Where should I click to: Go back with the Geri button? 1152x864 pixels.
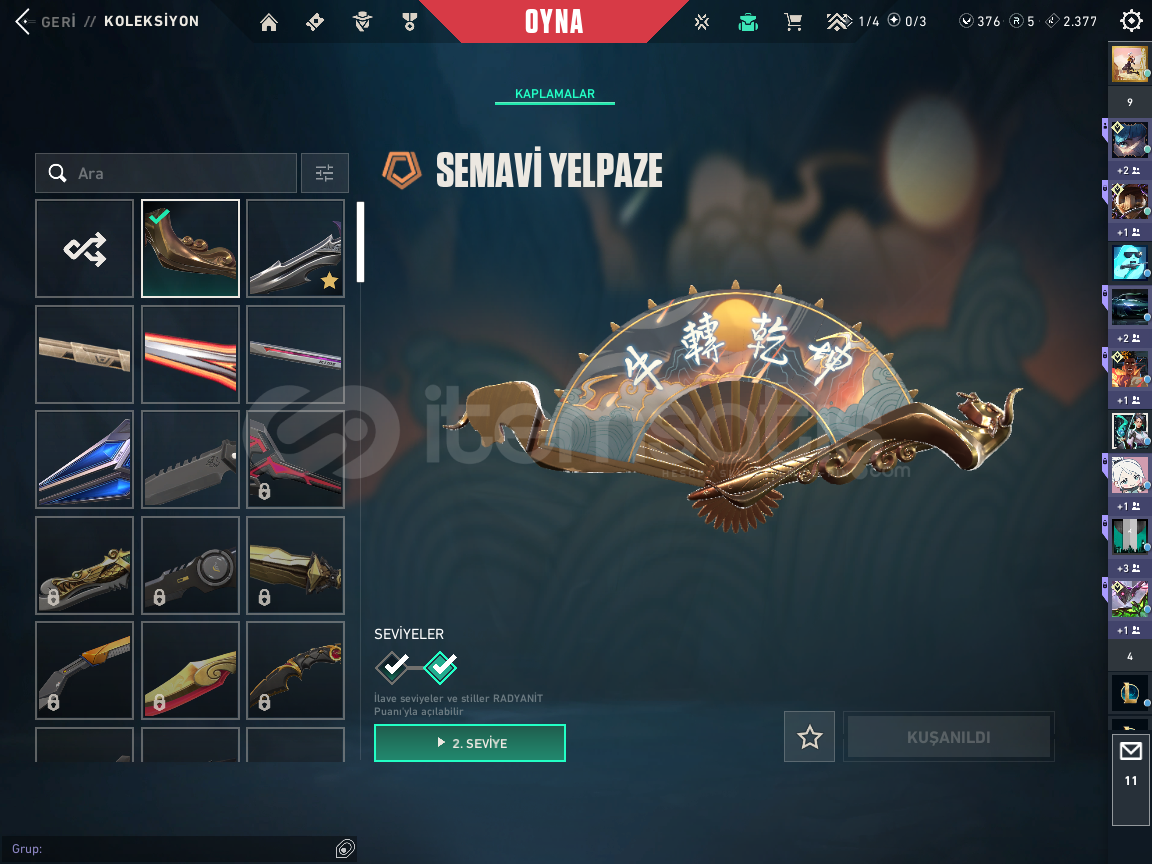click(x=45, y=21)
